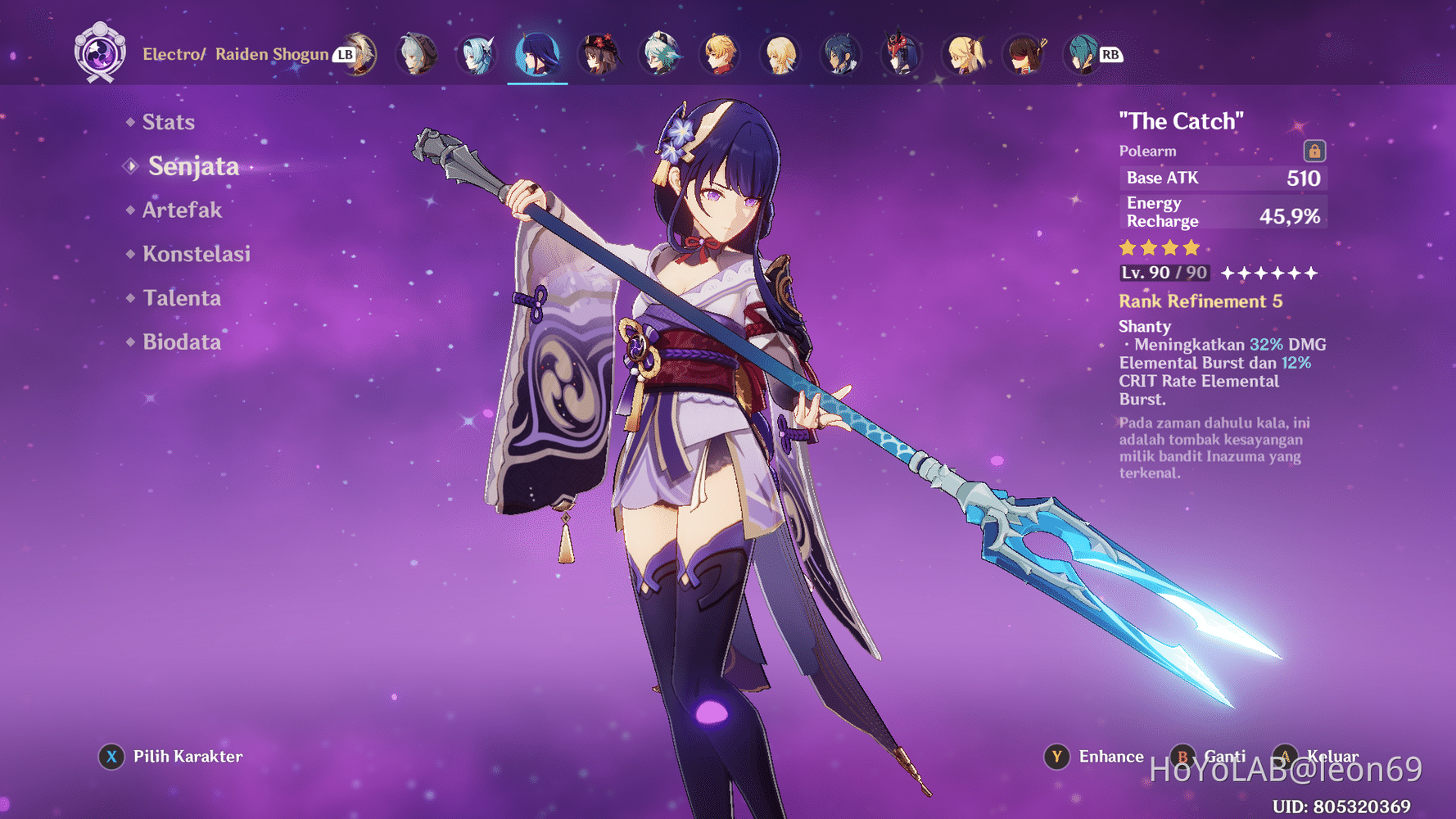This screenshot has width=1456, height=819.
Task: Select Raiden Shogun's portrait icon
Action: (x=537, y=55)
